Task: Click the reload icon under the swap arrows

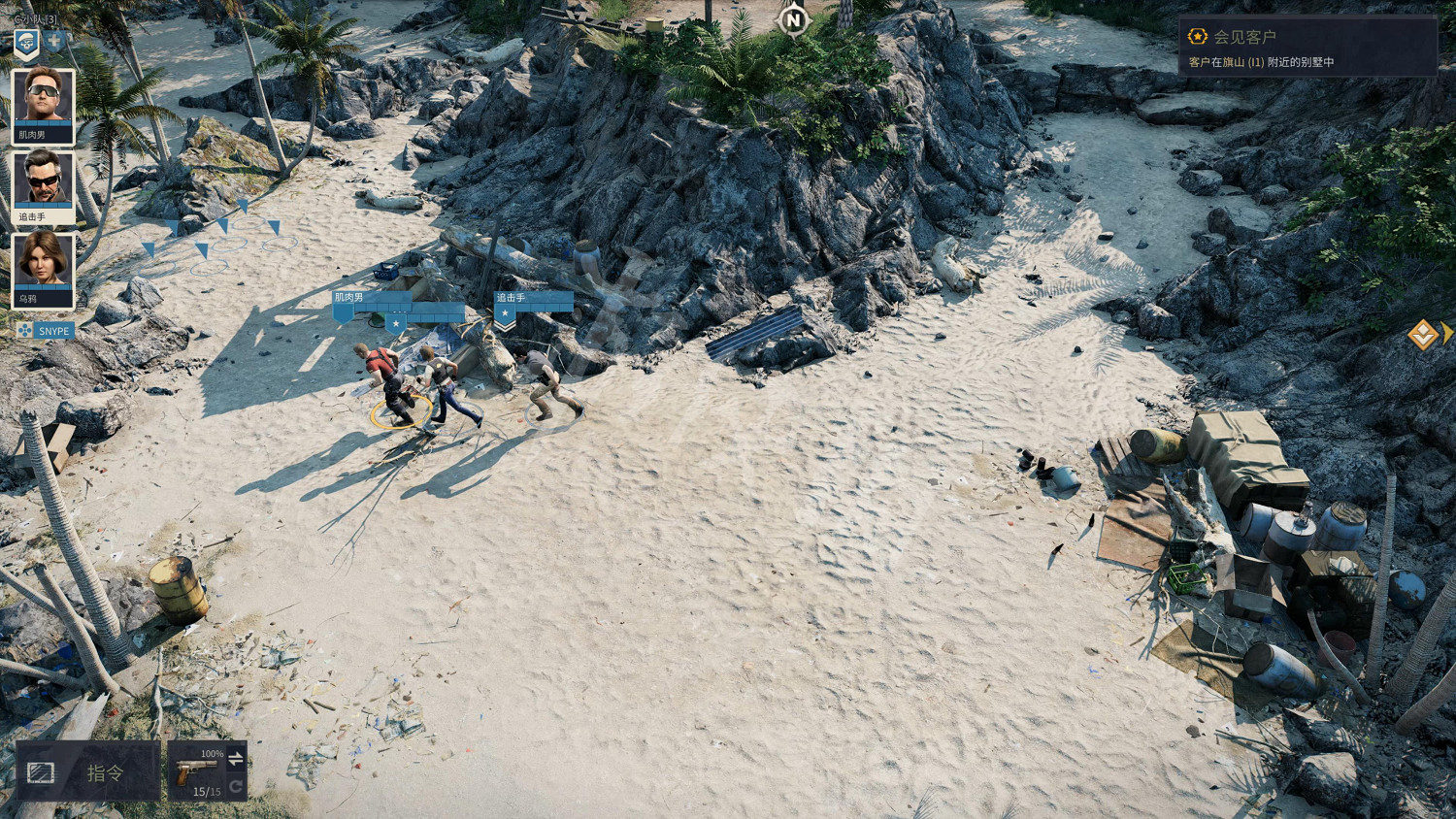Action: click(x=237, y=786)
